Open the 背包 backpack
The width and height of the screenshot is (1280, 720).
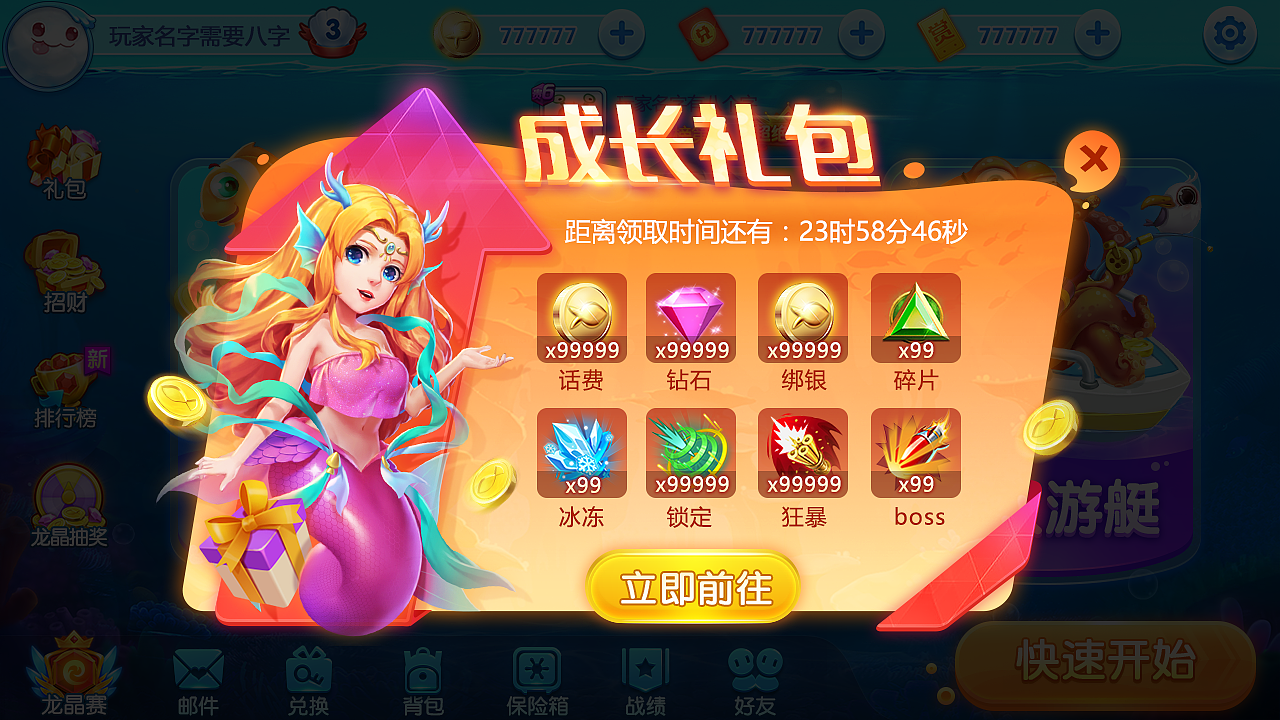[x=424, y=670]
